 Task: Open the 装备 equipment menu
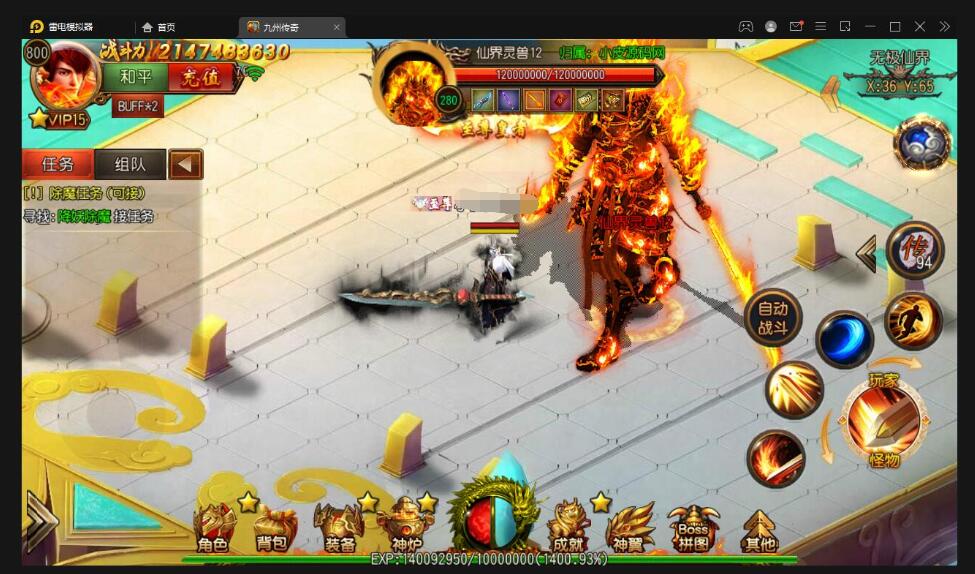(339, 529)
